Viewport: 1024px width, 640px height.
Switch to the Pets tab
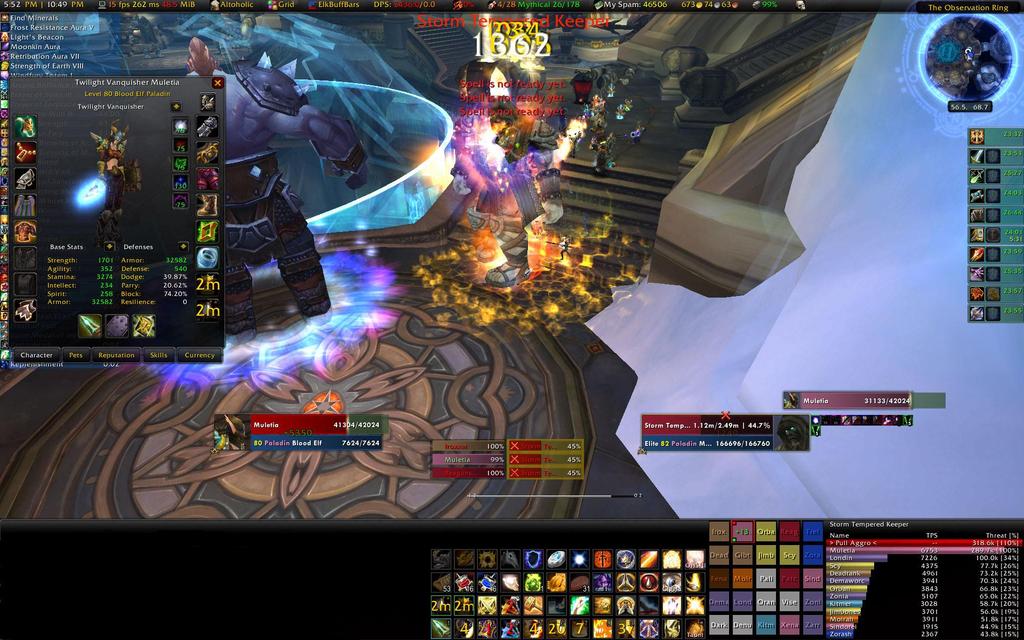point(75,355)
